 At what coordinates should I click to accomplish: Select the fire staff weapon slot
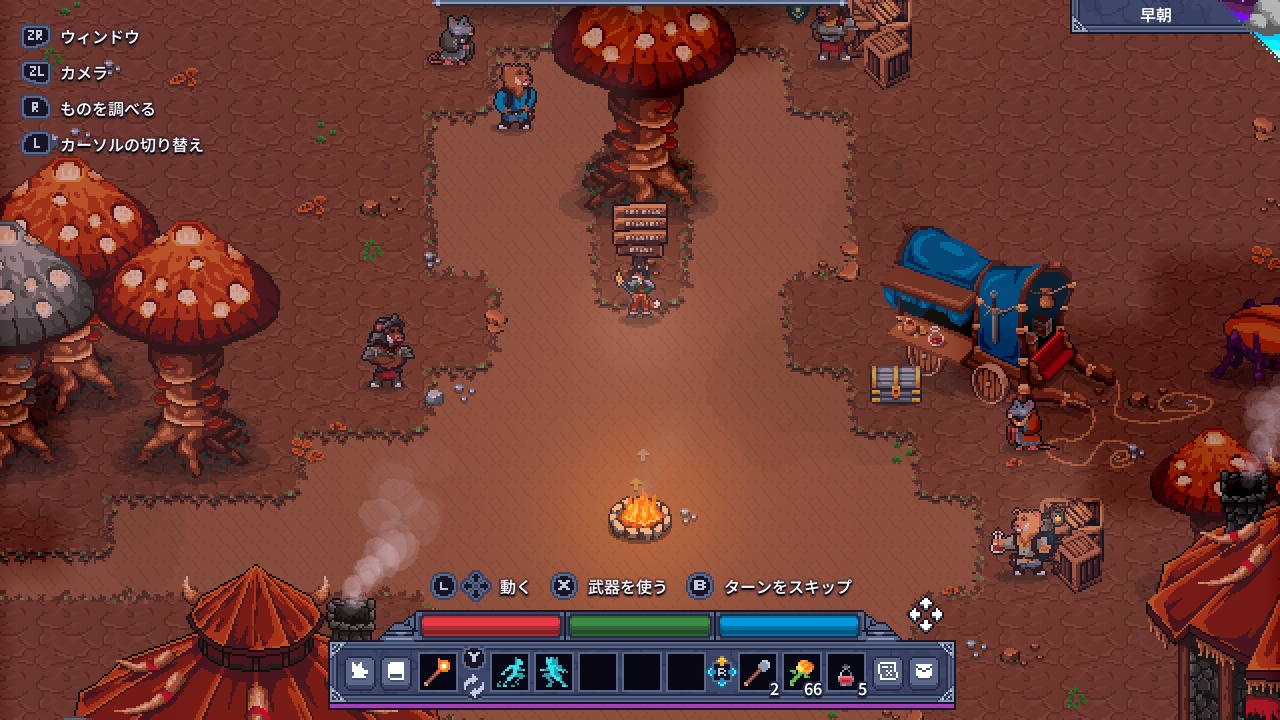[437, 672]
